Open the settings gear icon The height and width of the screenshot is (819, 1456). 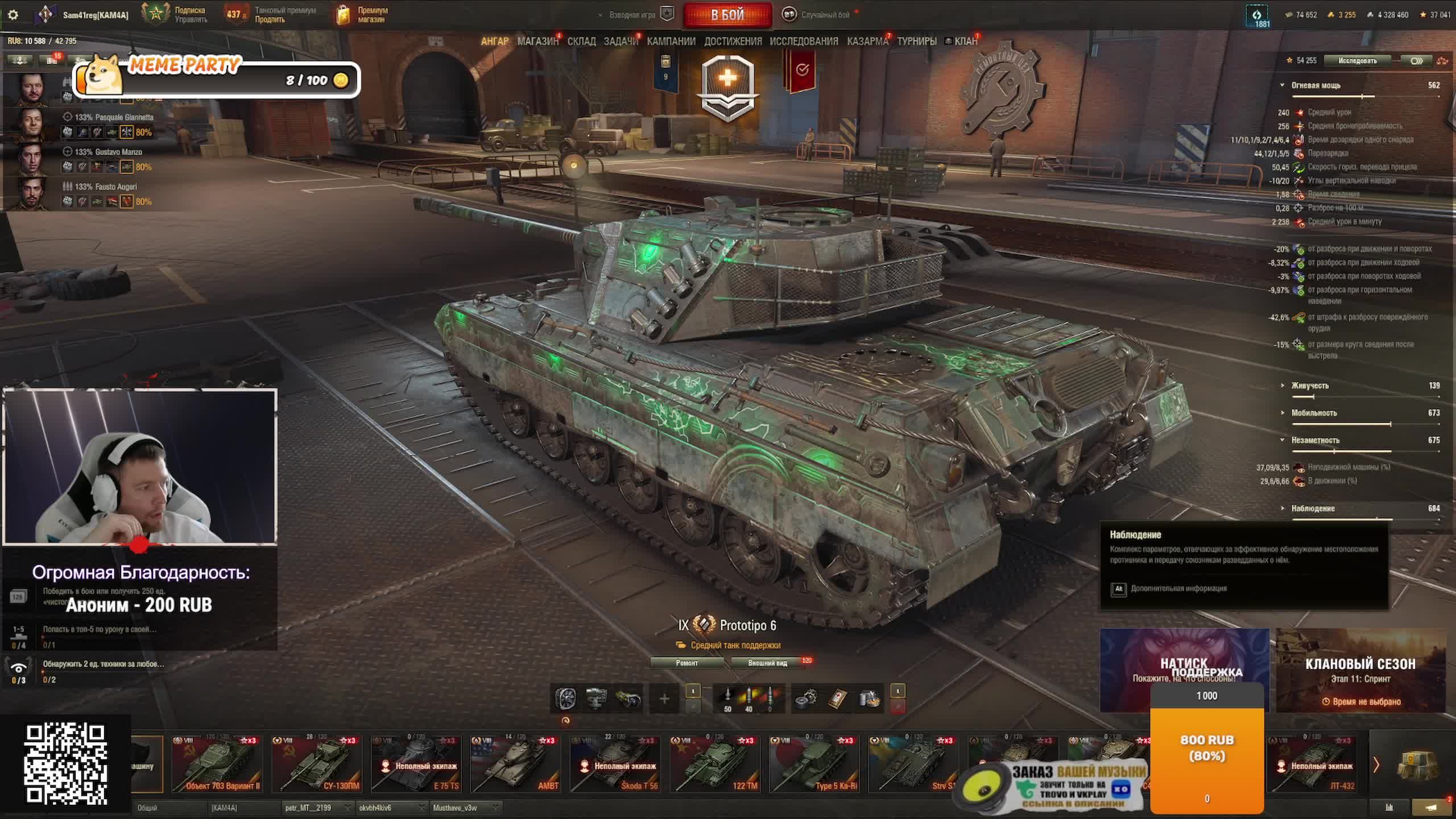[13, 15]
